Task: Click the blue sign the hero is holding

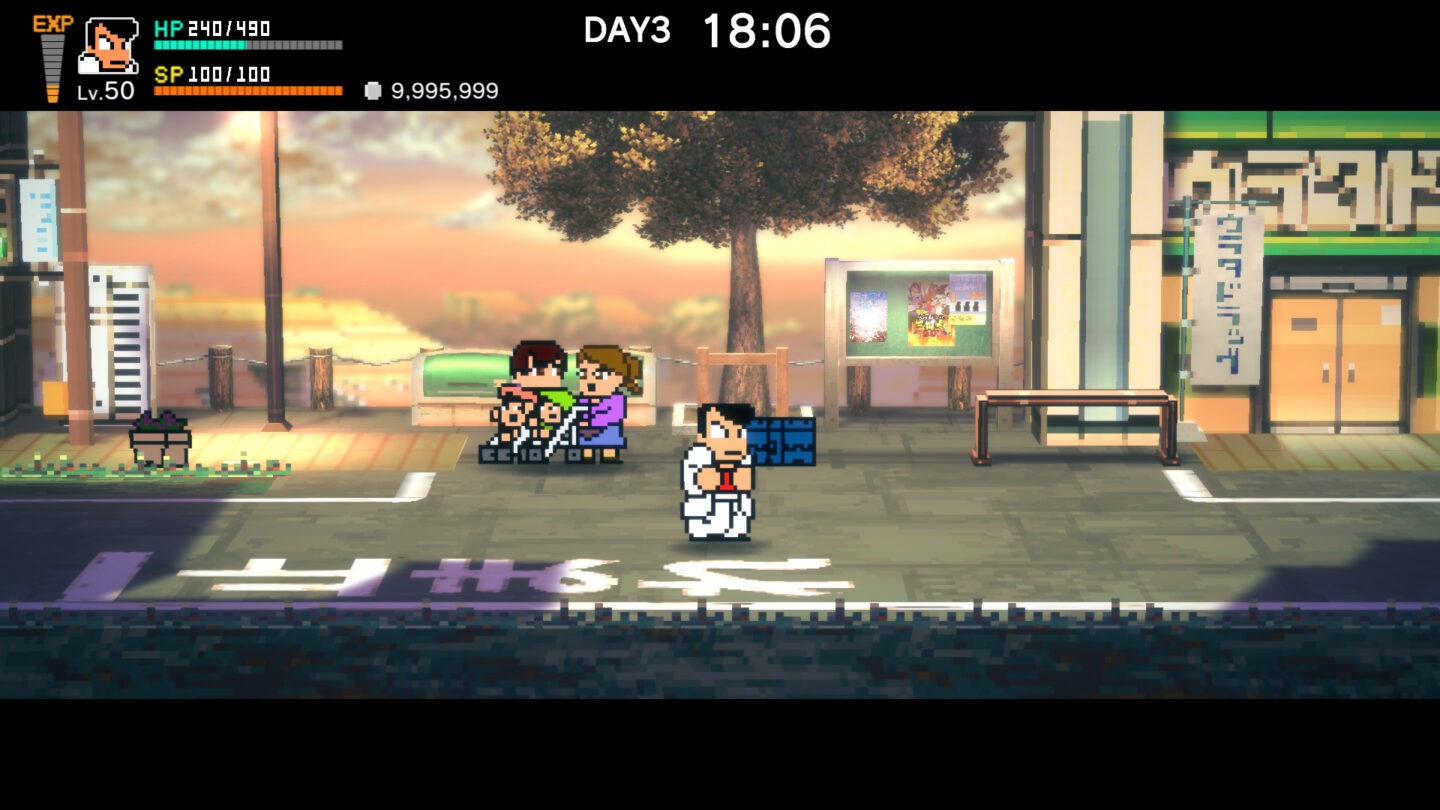Action: tap(785, 440)
